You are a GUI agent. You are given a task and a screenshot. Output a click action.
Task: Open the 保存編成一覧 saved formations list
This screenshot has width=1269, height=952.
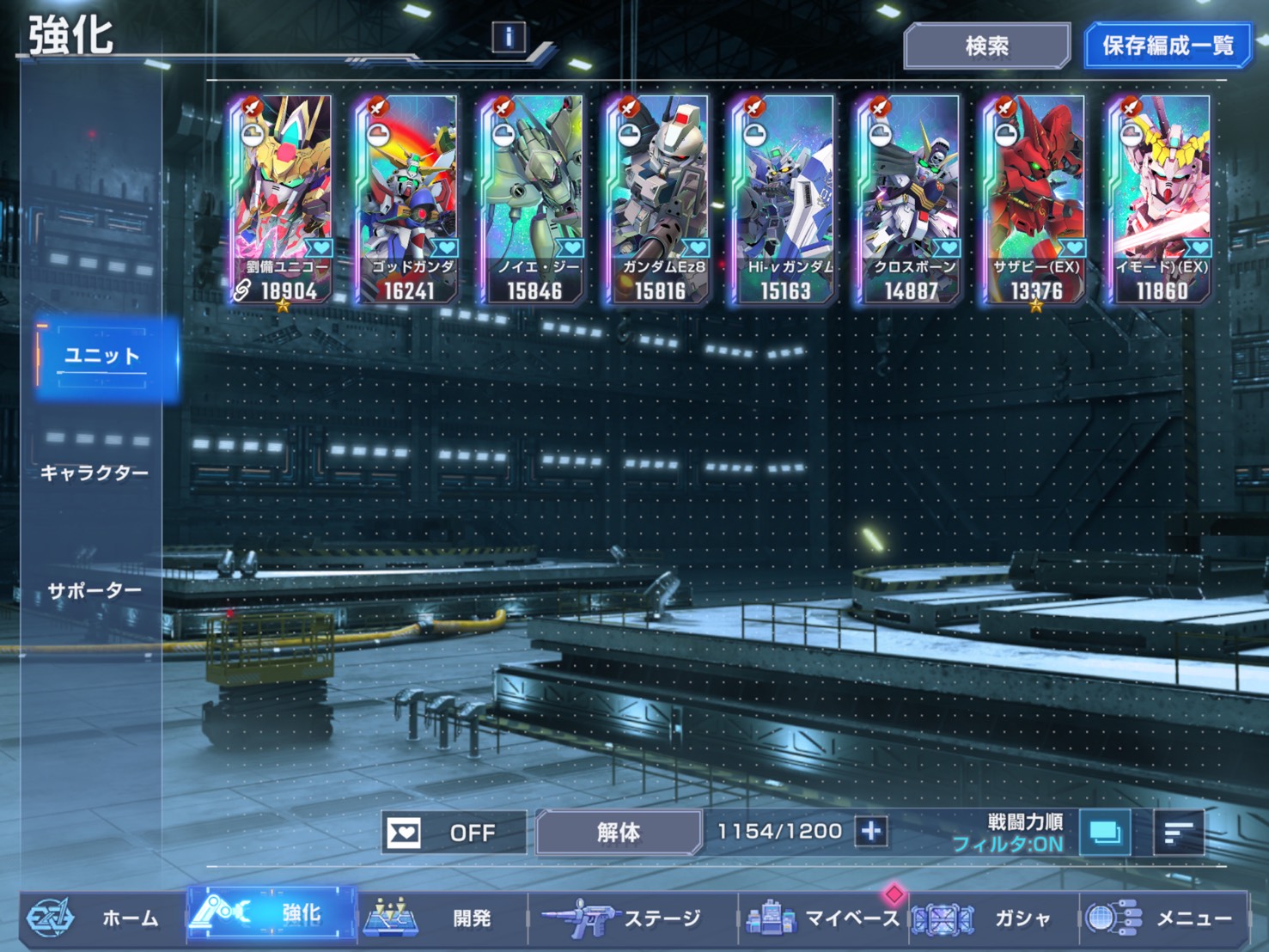coord(1167,46)
